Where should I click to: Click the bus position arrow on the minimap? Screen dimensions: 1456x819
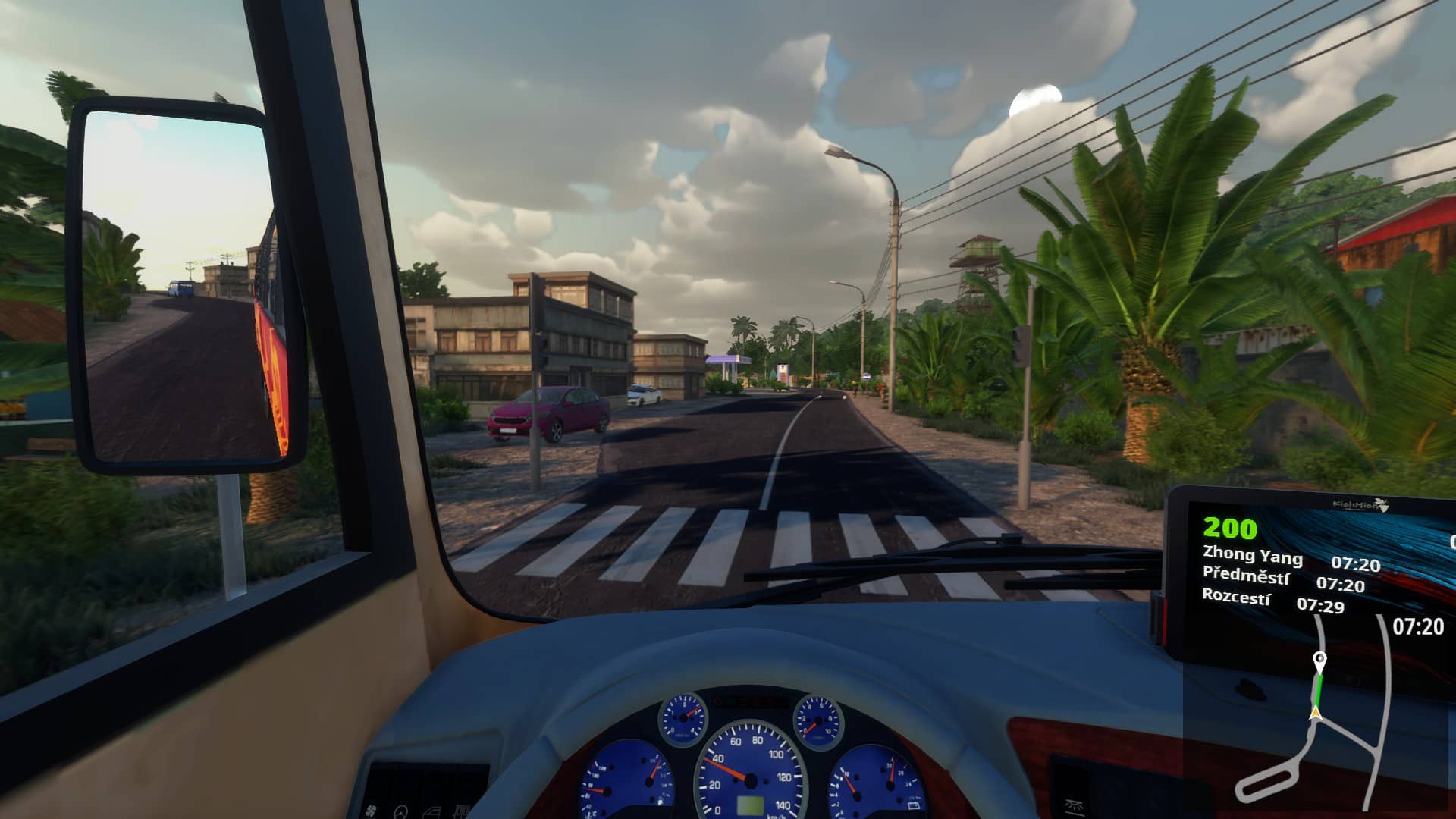click(1316, 712)
